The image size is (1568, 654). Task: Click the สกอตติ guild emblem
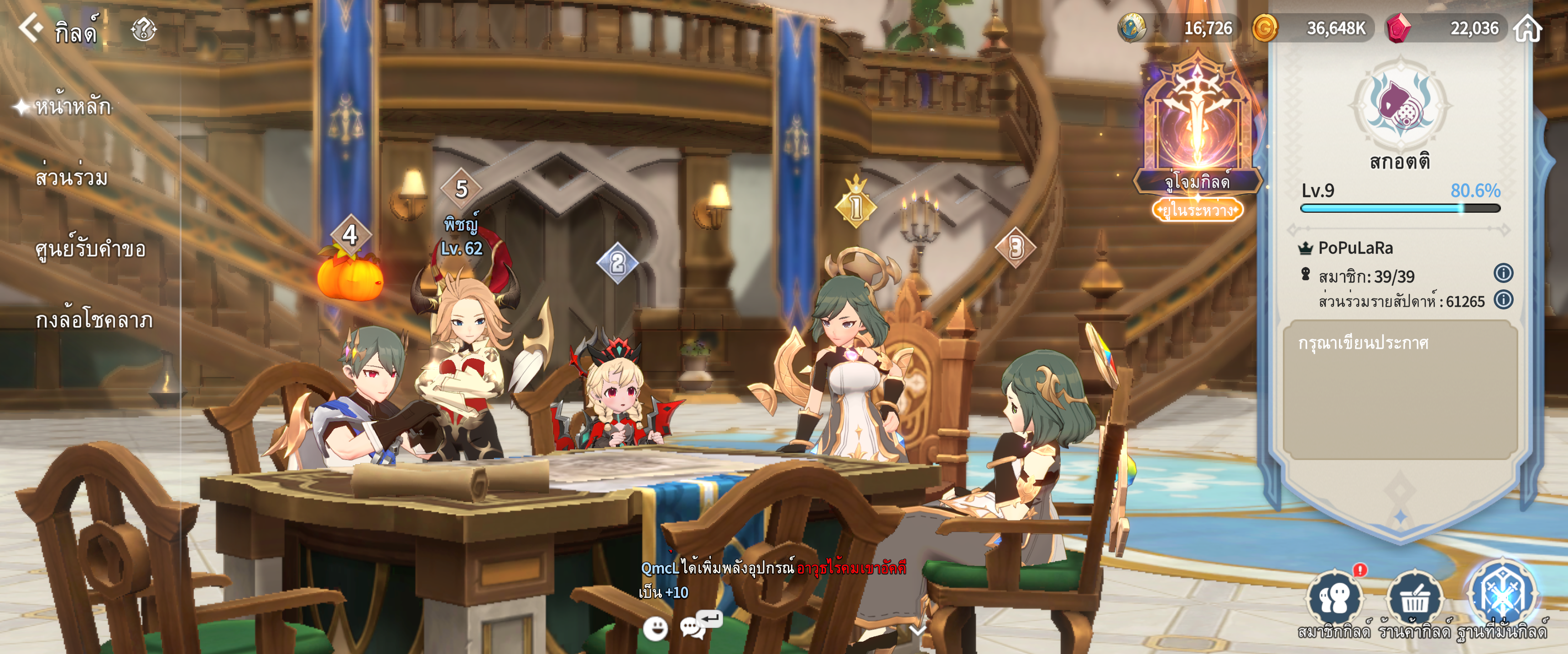[x=1400, y=104]
